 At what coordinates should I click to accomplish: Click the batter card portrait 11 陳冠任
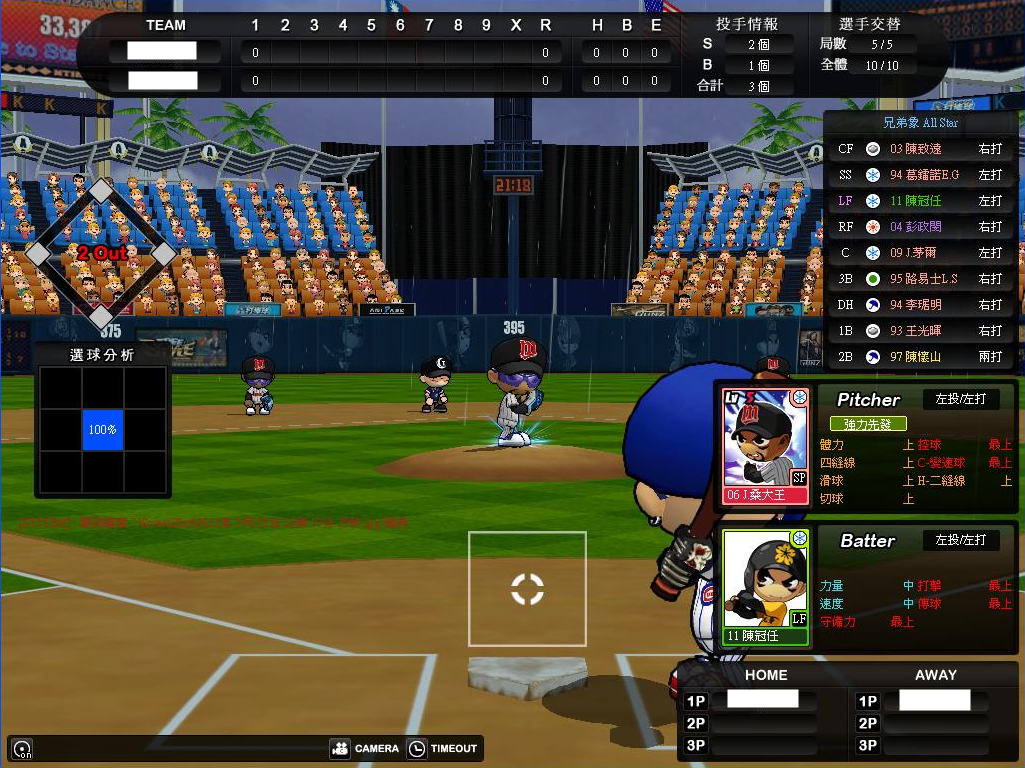click(766, 586)
